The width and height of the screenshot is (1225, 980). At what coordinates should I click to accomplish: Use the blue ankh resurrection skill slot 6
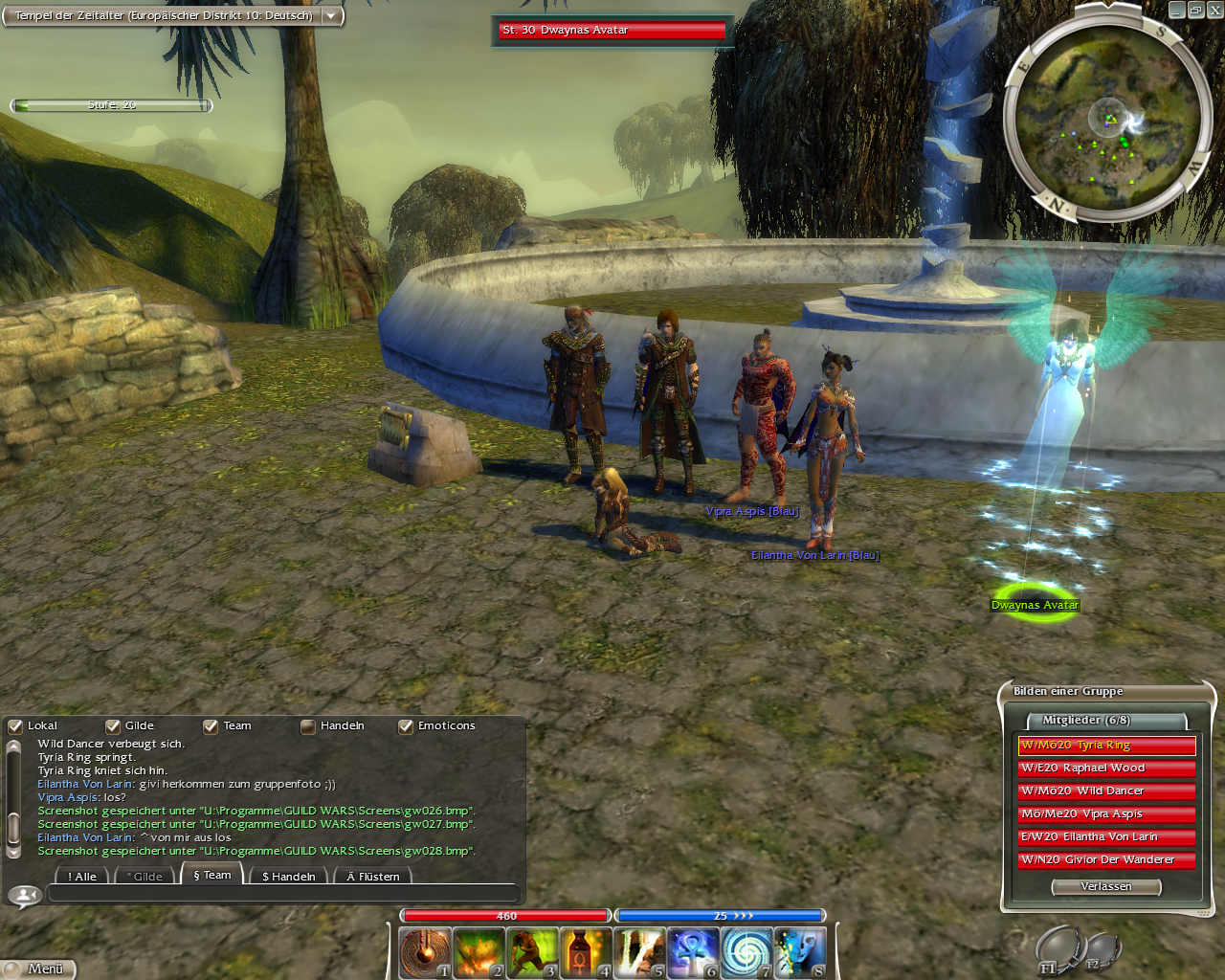click(x=692, y=952)
